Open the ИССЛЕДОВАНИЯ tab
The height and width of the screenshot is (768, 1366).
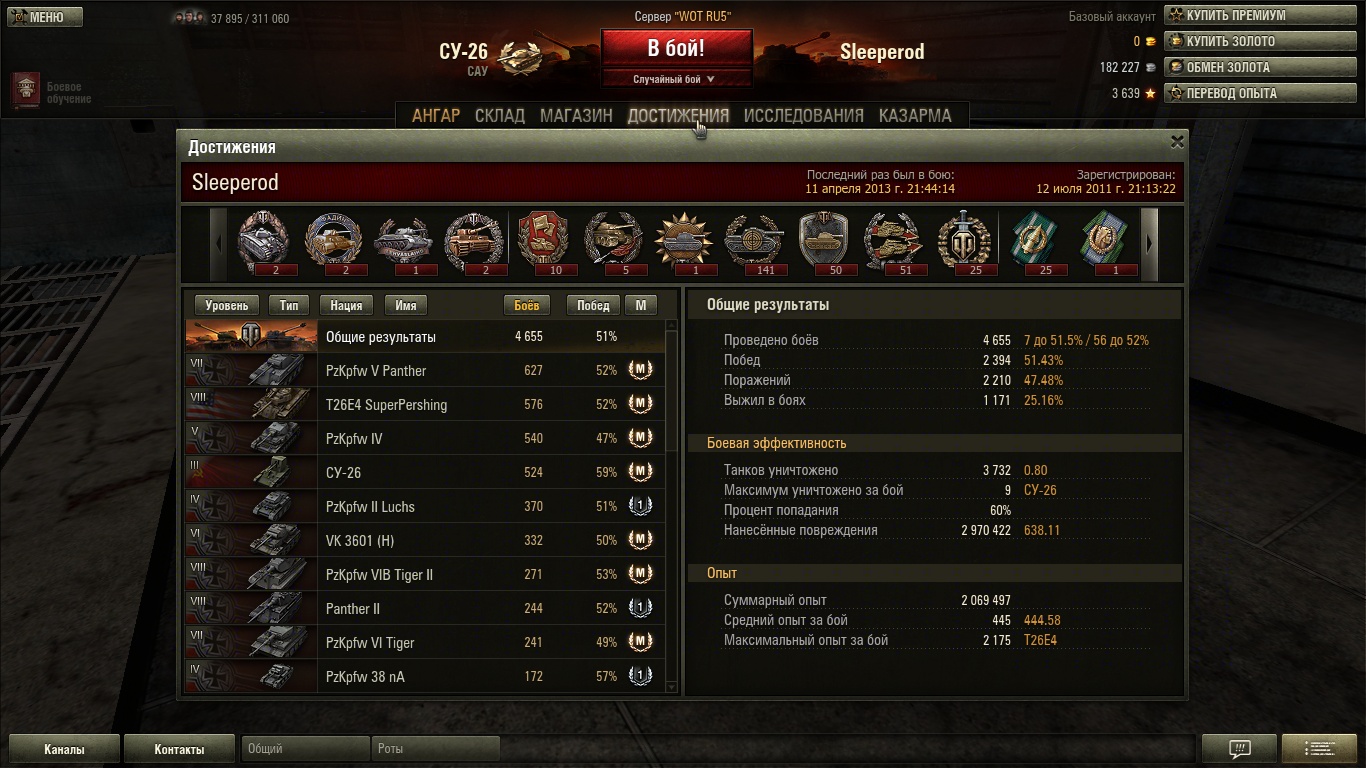(x=803, y=116)
